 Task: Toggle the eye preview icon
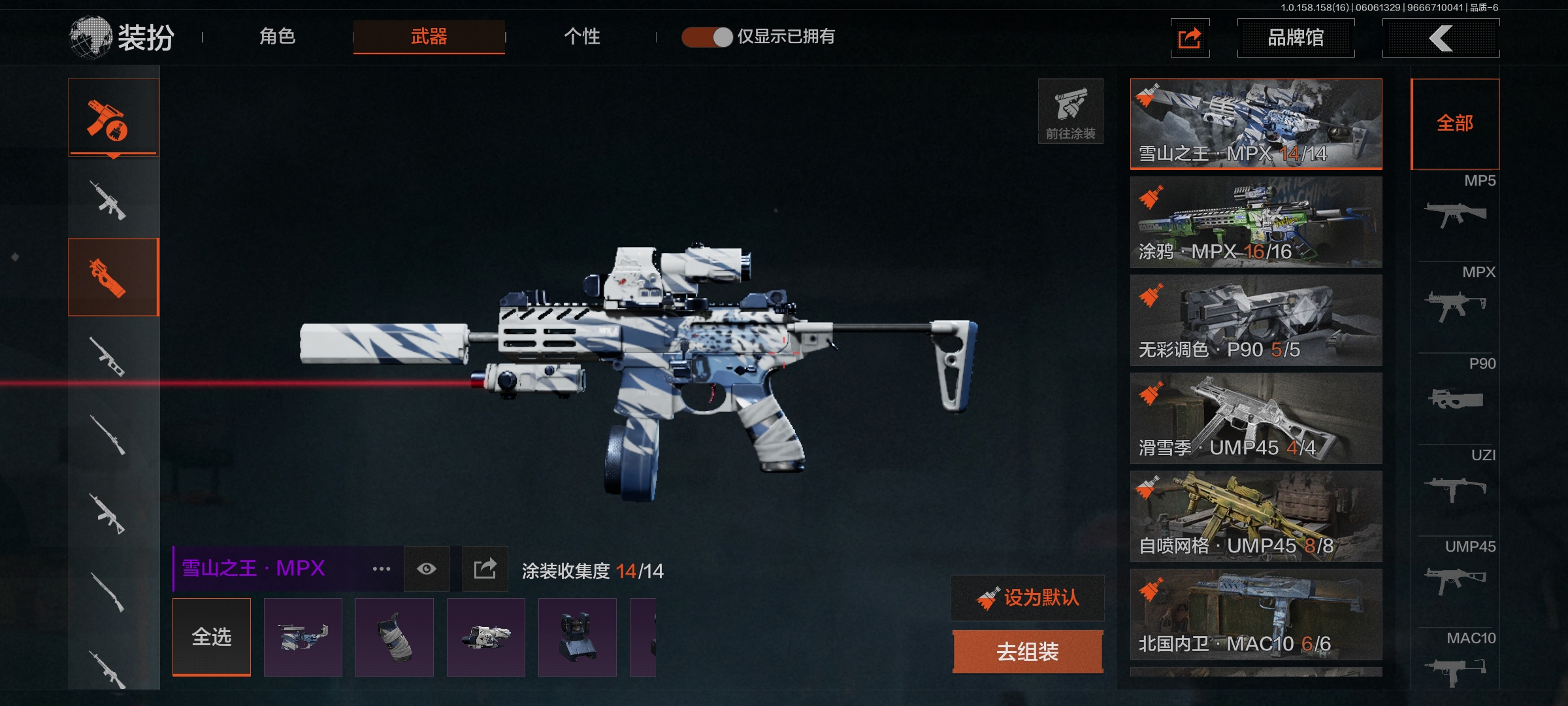[x=427, y=569]
